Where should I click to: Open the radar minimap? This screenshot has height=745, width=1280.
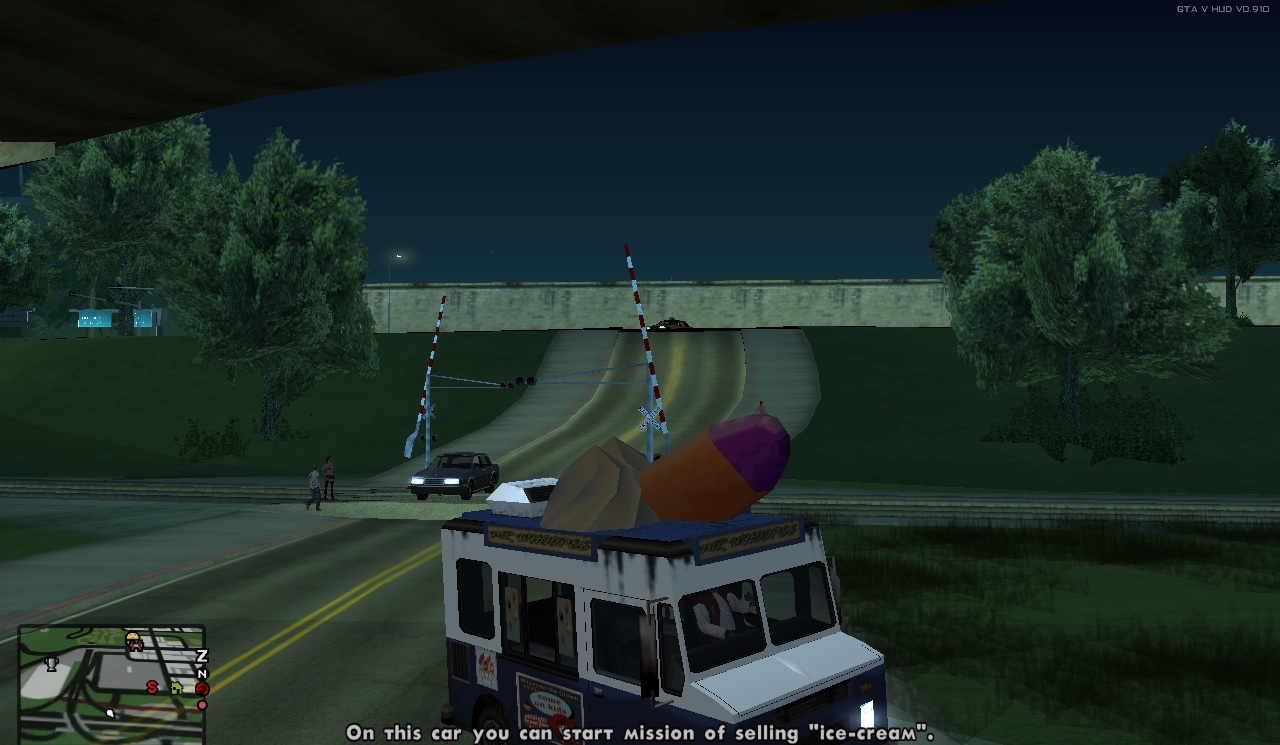point(112,684)
